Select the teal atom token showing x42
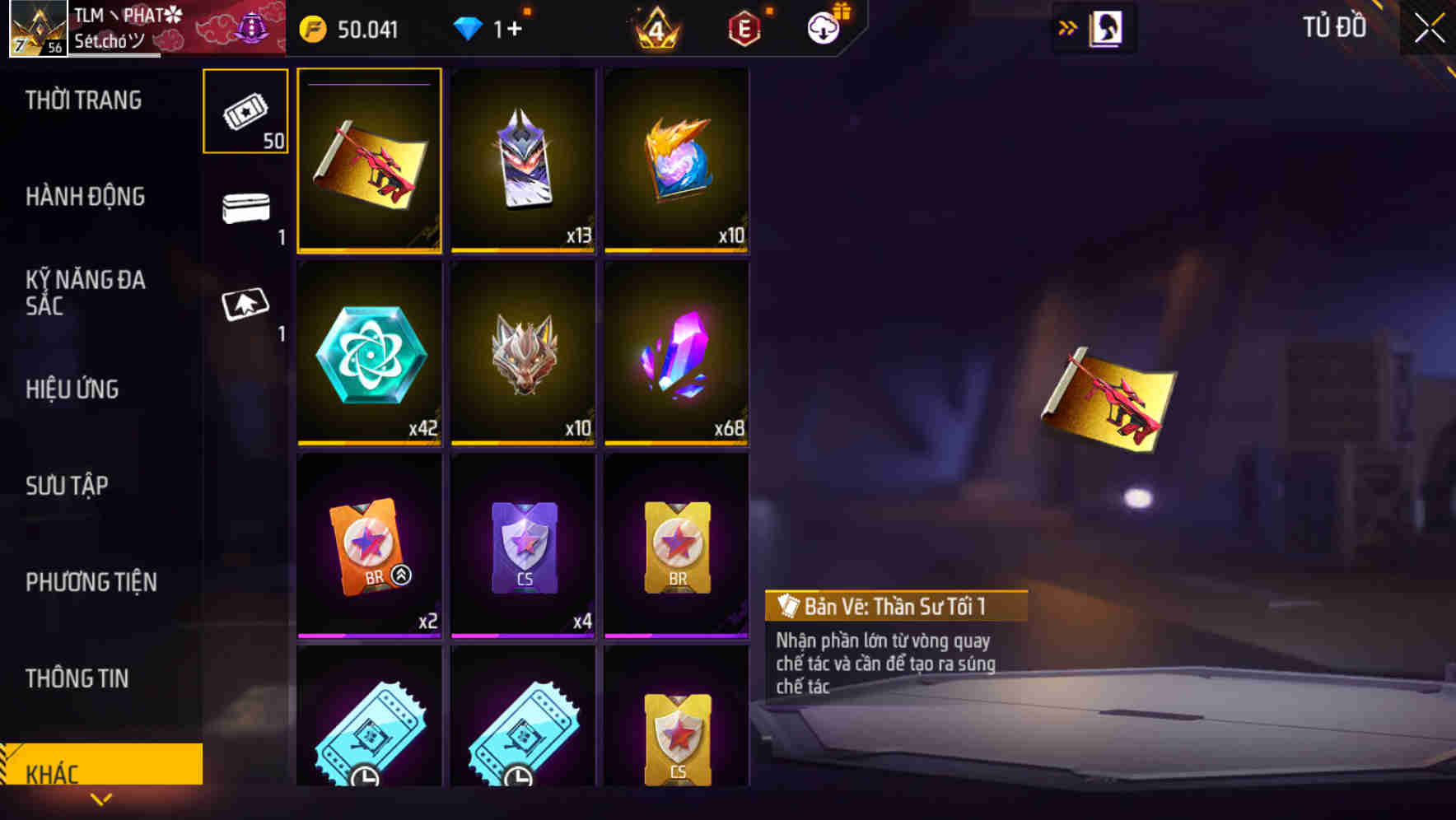Viewport: 1456px width, 820px height. pyautogui.click(x=369, y=354)
